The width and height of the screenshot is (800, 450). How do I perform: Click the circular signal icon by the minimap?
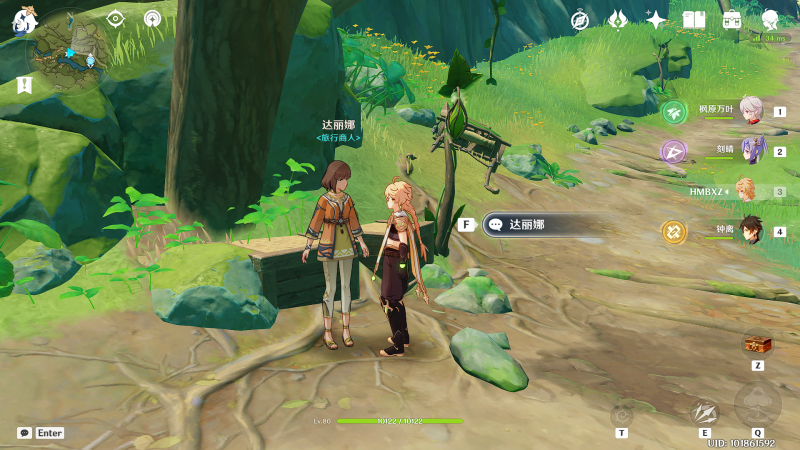tap(152, 19)
